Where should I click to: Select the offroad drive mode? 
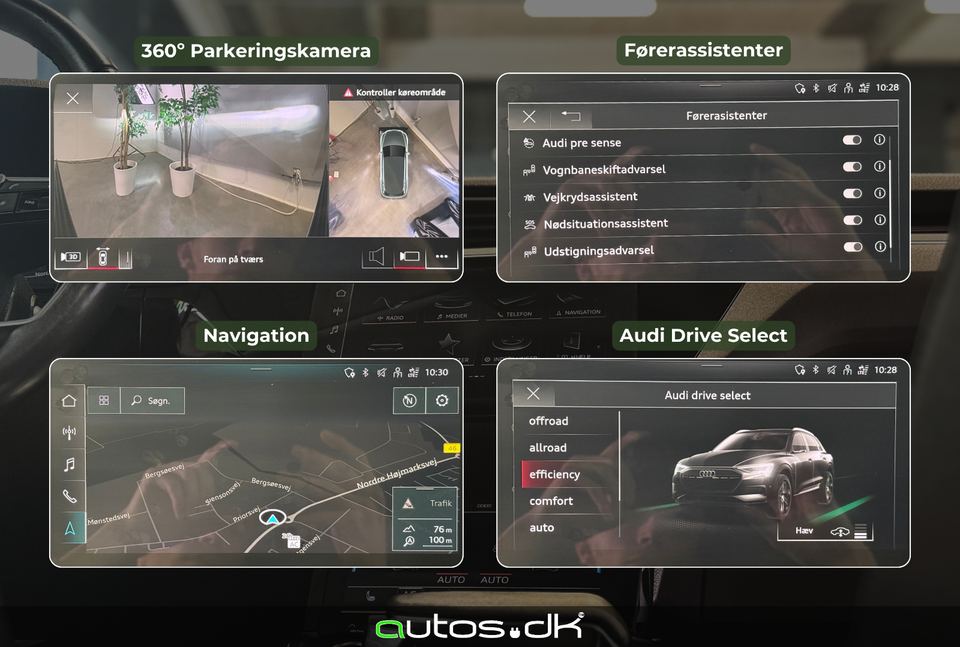tap(549, 421)
